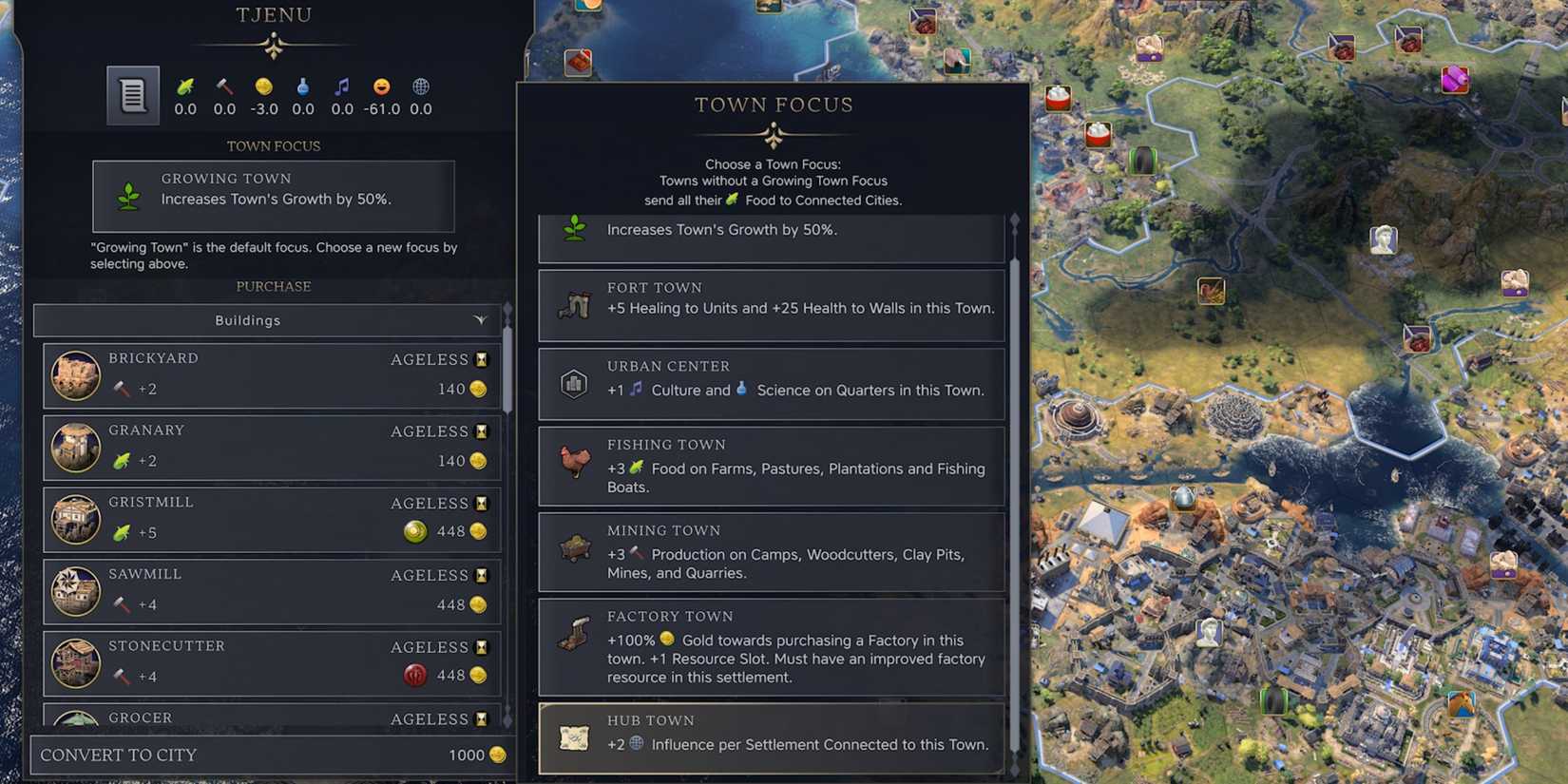The width and height of the screenshot is (1568, 784).
Task: Click the gold yield icon showing -3.0
Action: [x=263, y=87]
